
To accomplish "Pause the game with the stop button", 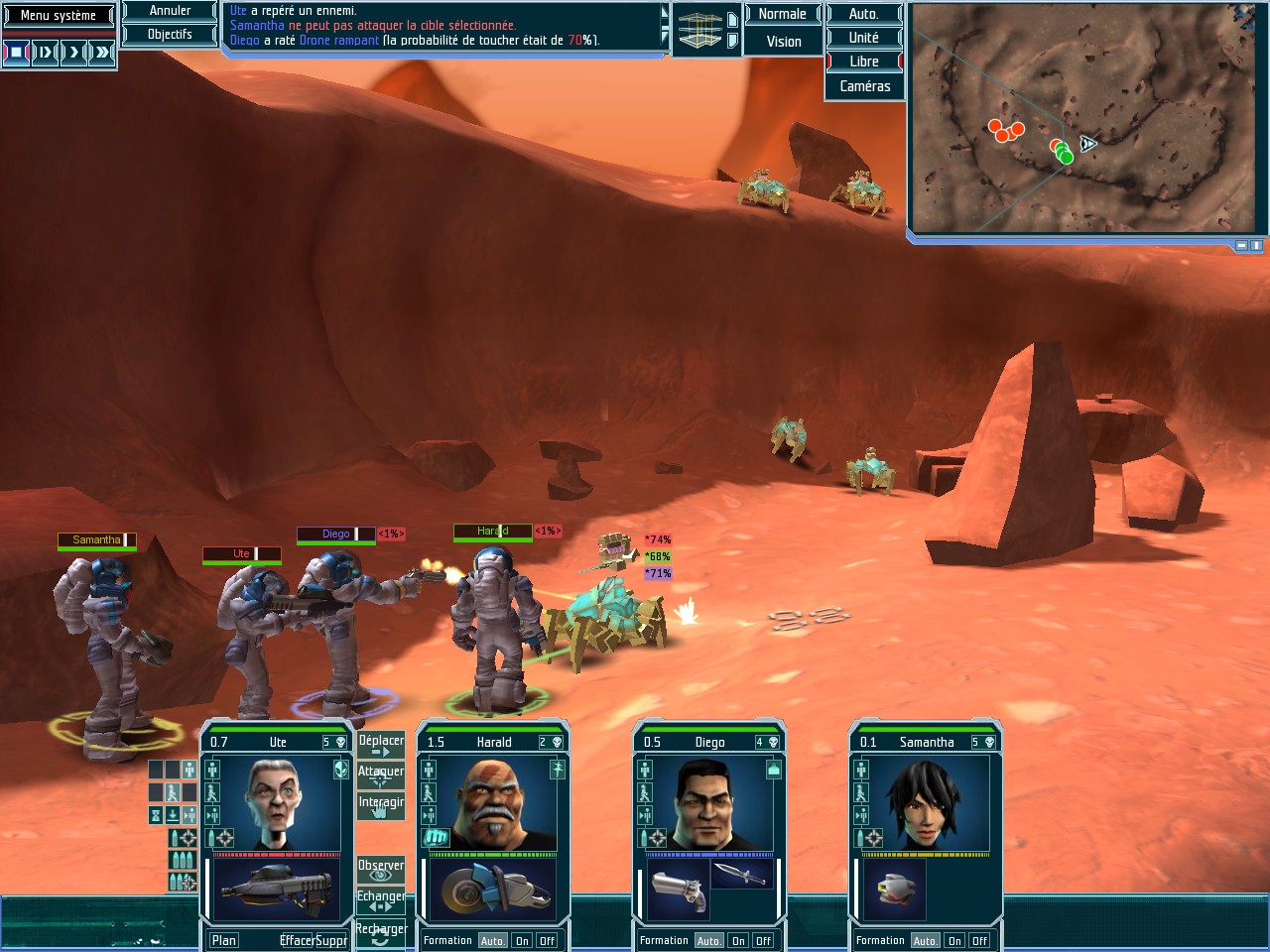I will tap(16, 52).
